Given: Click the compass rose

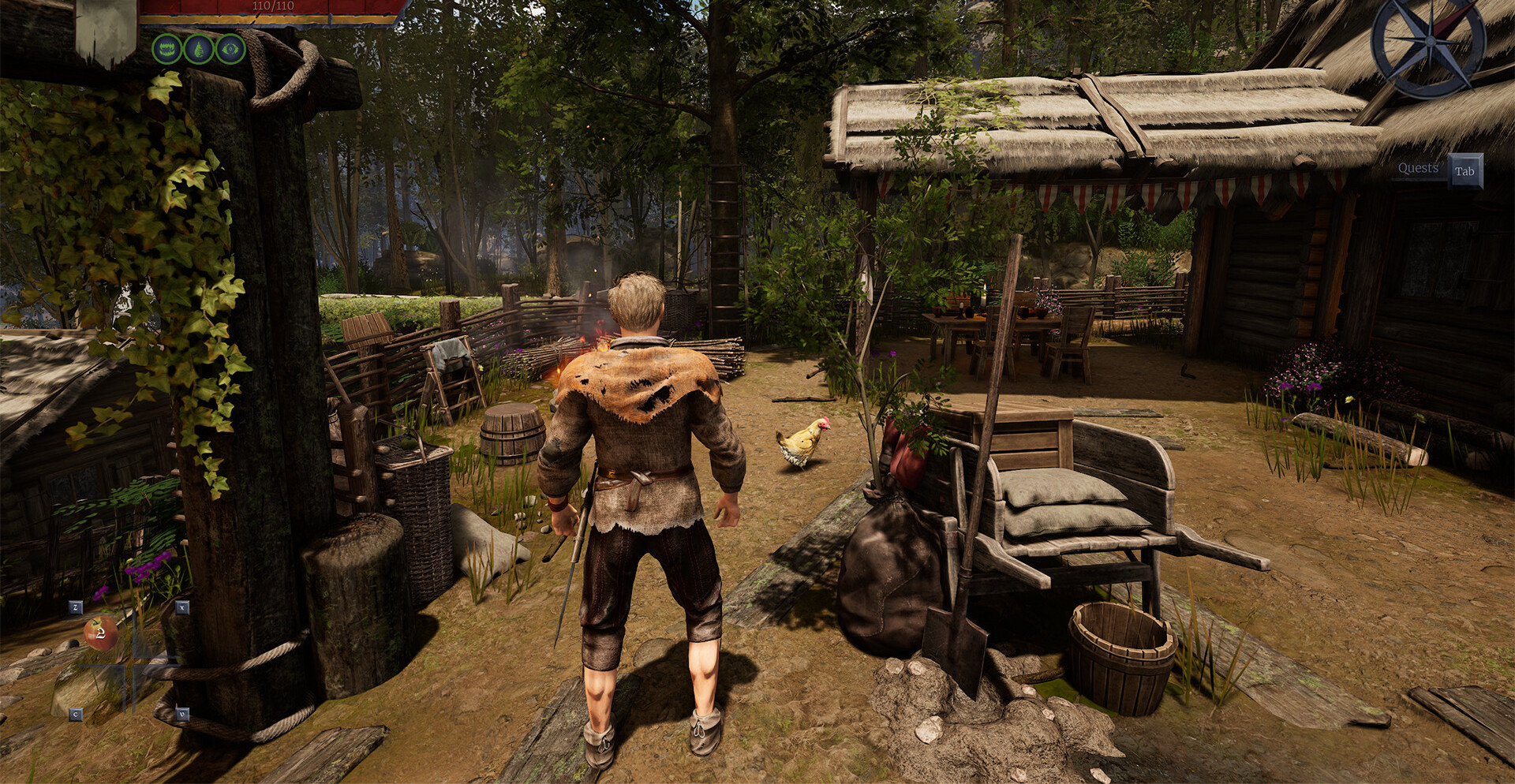Looking at the screenshot, I should (1428, 43).
